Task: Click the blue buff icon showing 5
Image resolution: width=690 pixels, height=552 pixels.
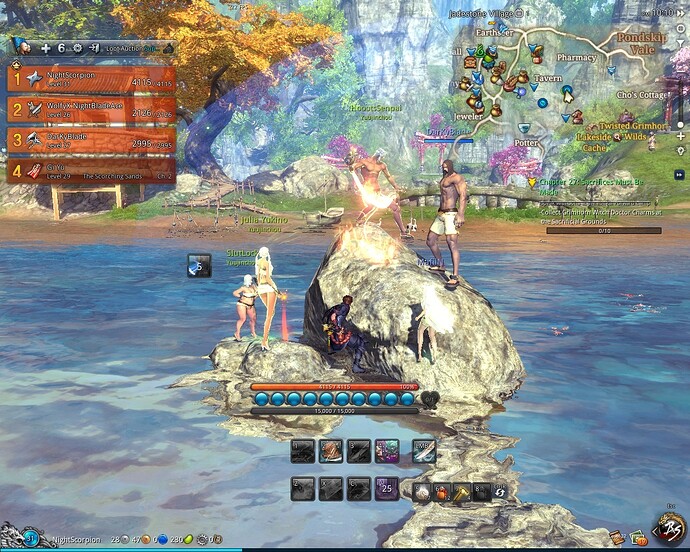Action: pos(199,266)
